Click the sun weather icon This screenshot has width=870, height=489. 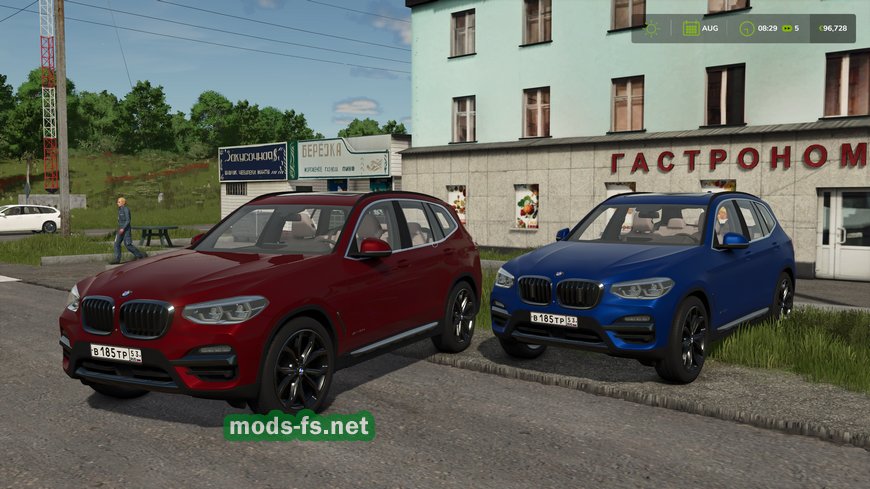[x=652, y=28]
